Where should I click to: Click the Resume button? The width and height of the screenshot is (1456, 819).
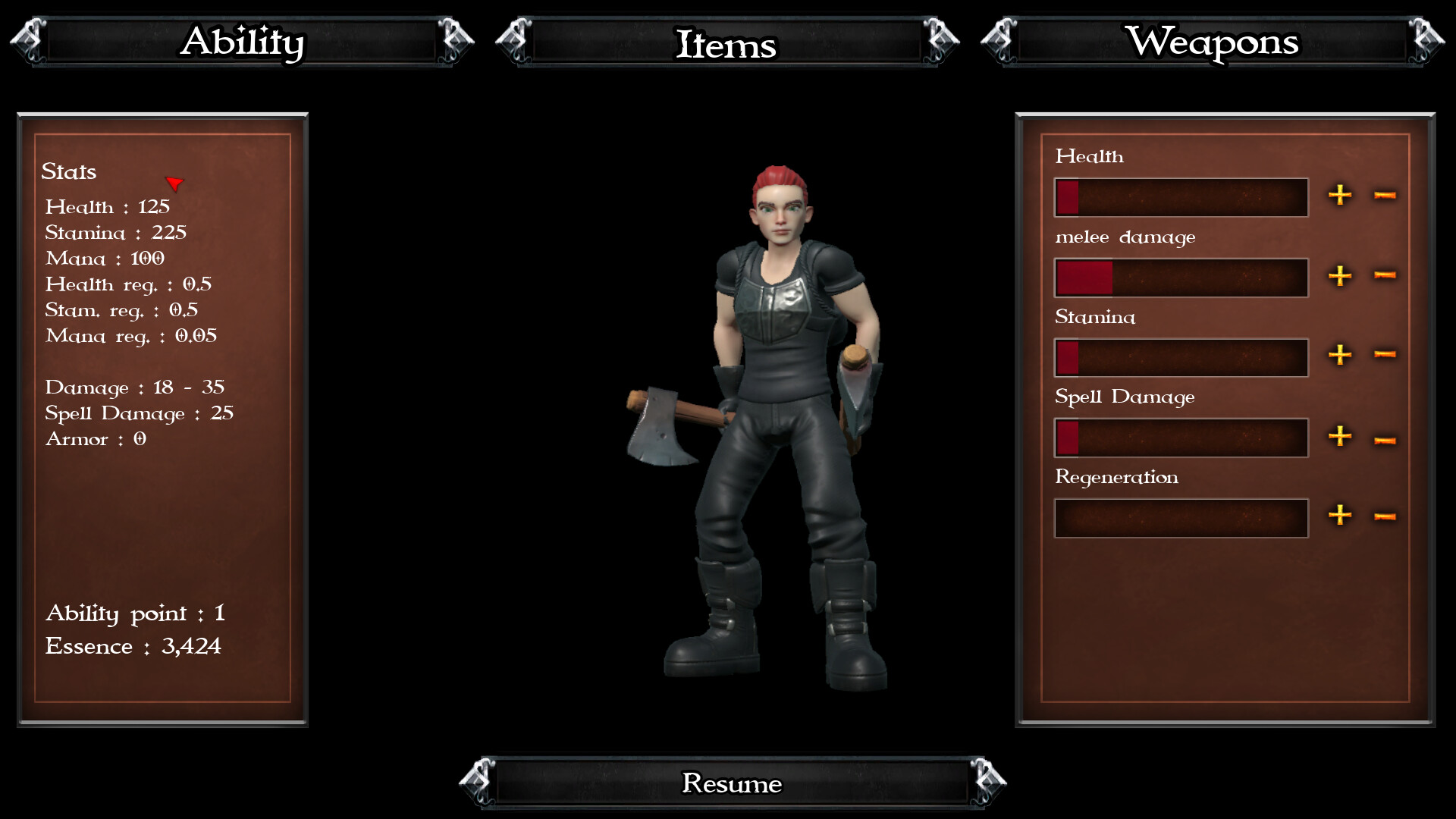pos(732,783)
